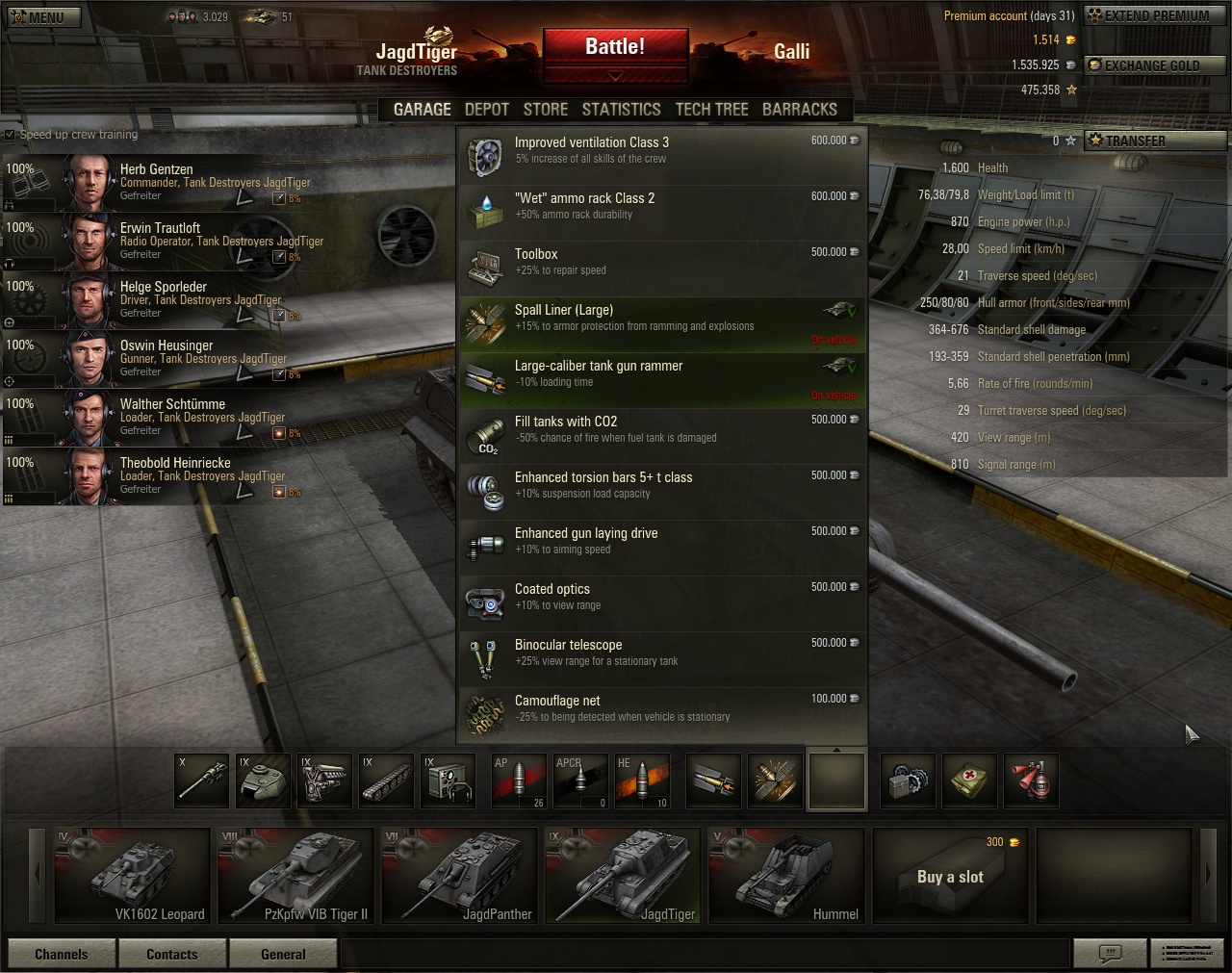
Task: Open the Contacts list
Action: pyautogui.click(x=172, y=954)
